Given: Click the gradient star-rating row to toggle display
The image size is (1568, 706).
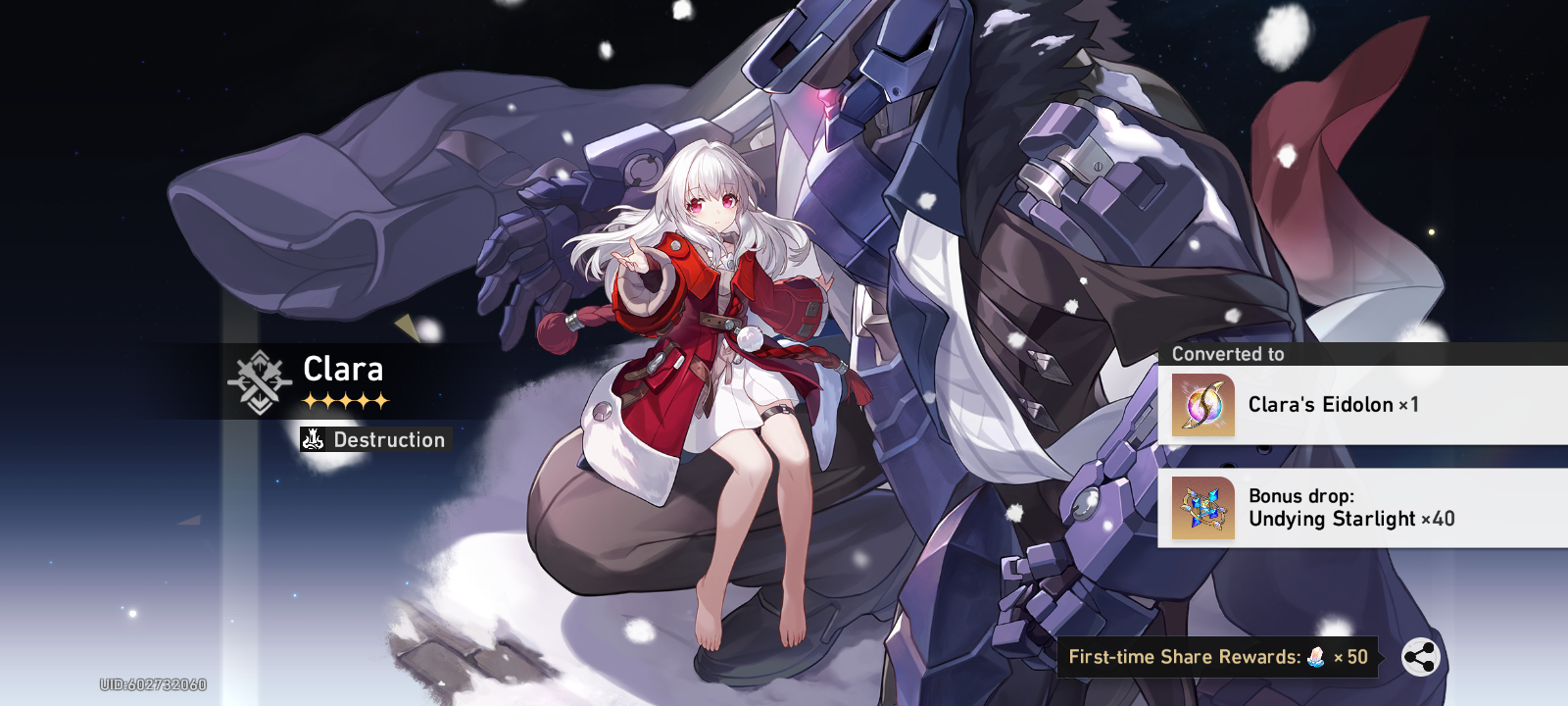Looking at the screenshot, I should tap(343, 401).
